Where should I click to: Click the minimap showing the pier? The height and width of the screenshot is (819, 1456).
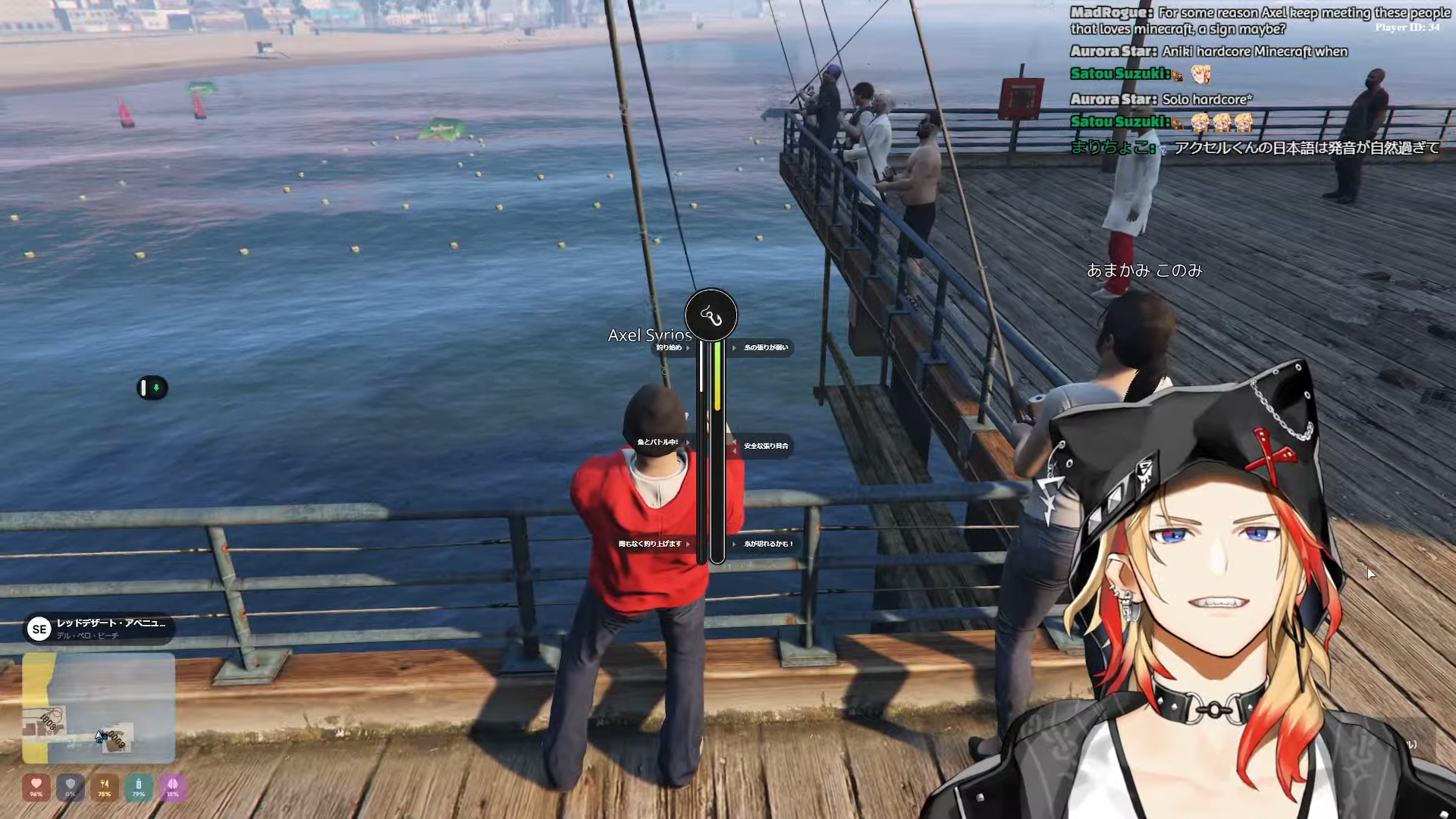[99, 708]
